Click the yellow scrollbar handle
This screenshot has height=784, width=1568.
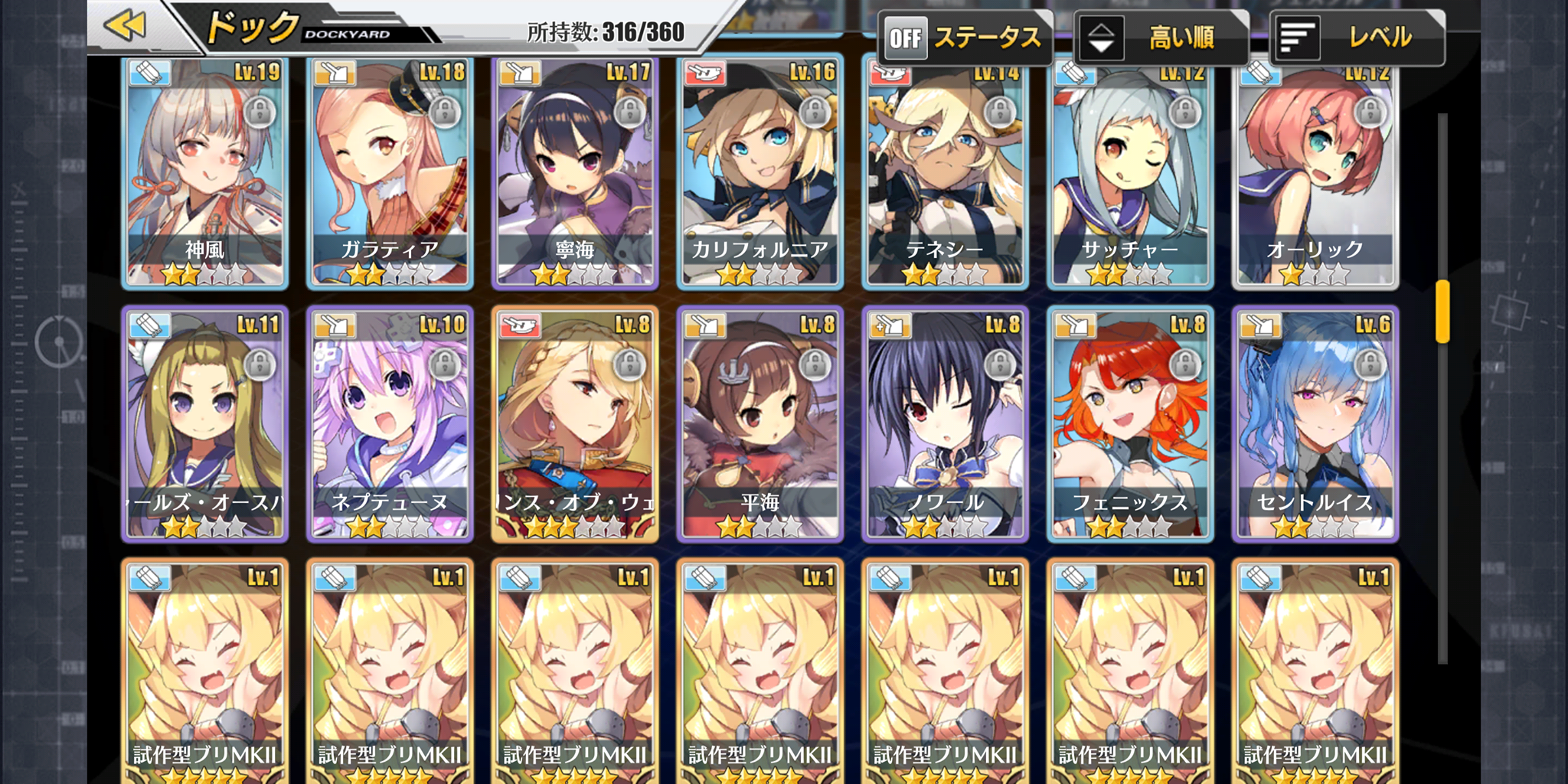(x=1442, y=311)
